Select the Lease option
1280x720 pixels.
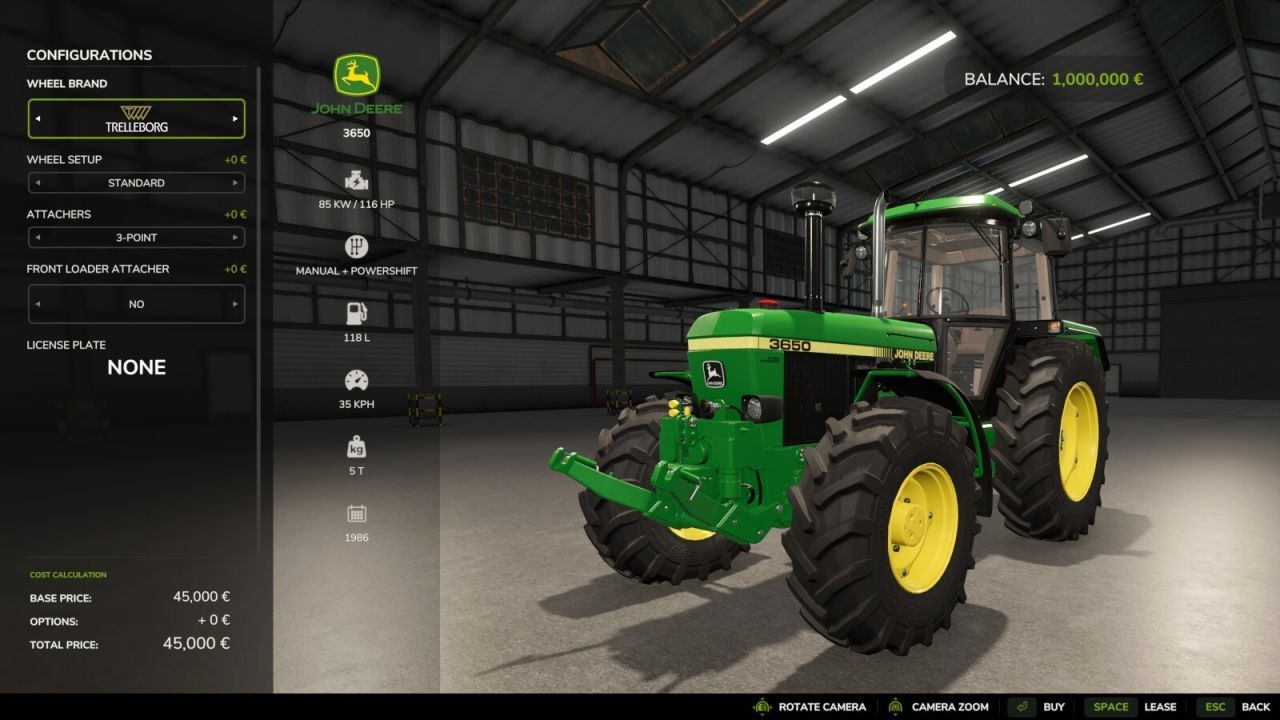coord(1161,706)
